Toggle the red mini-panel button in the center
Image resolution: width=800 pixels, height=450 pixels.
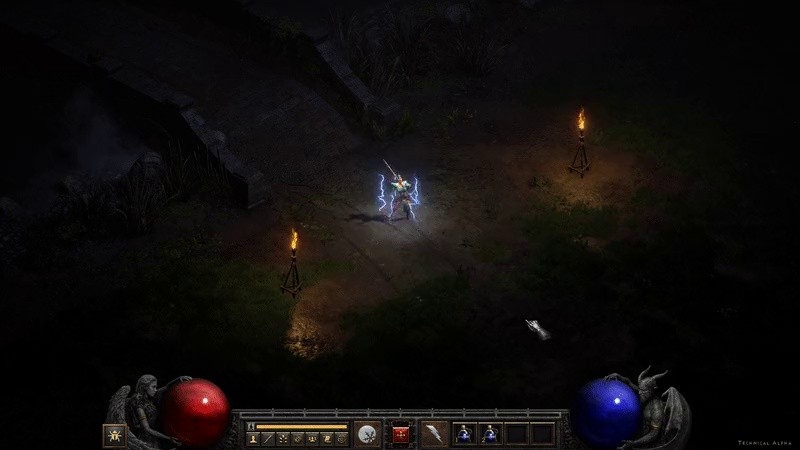click(x=401, y=434)
